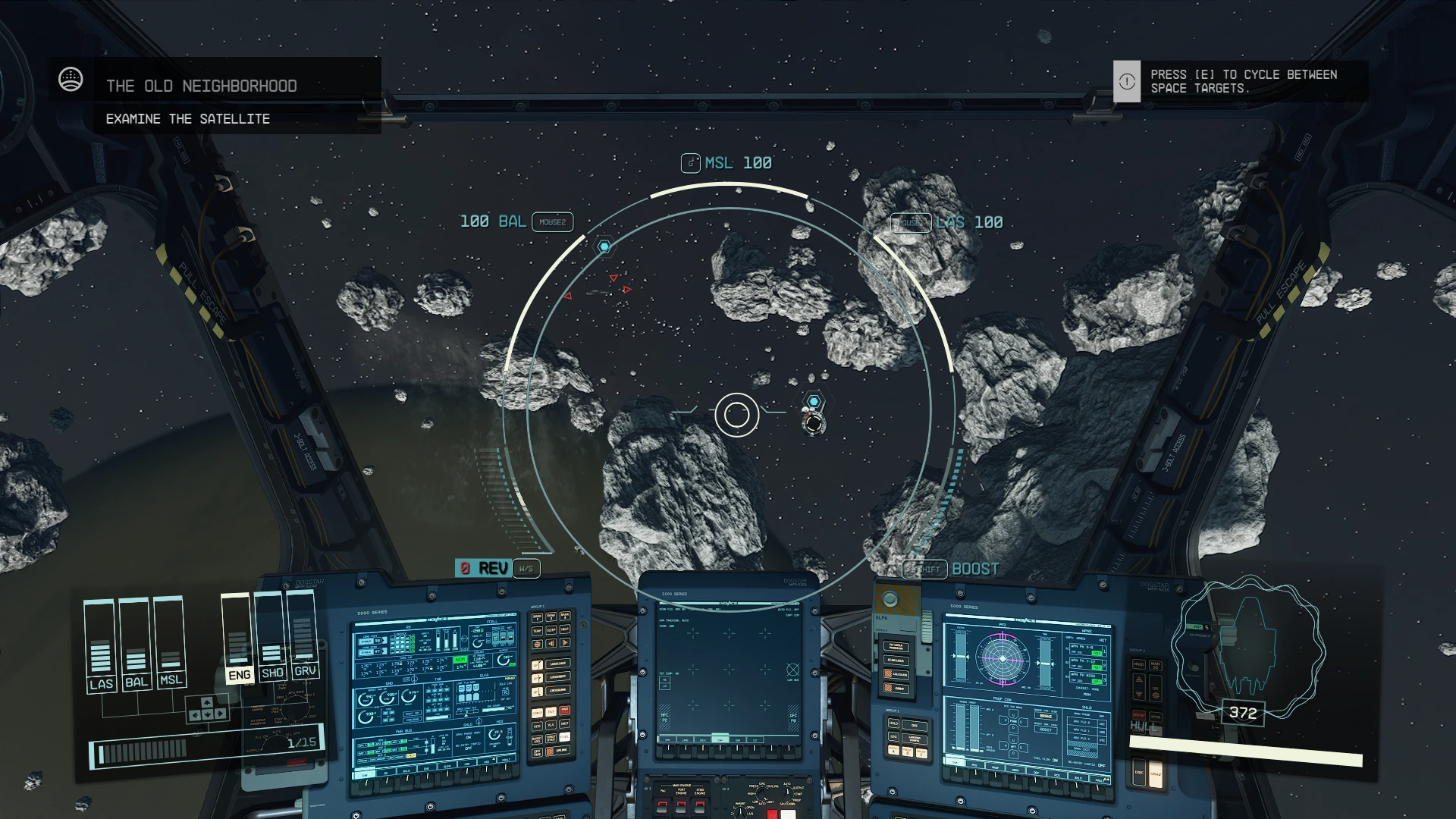1456x819 pixels.
Task: Choose the MSL power allocation column
Action: tap(170, 642)
